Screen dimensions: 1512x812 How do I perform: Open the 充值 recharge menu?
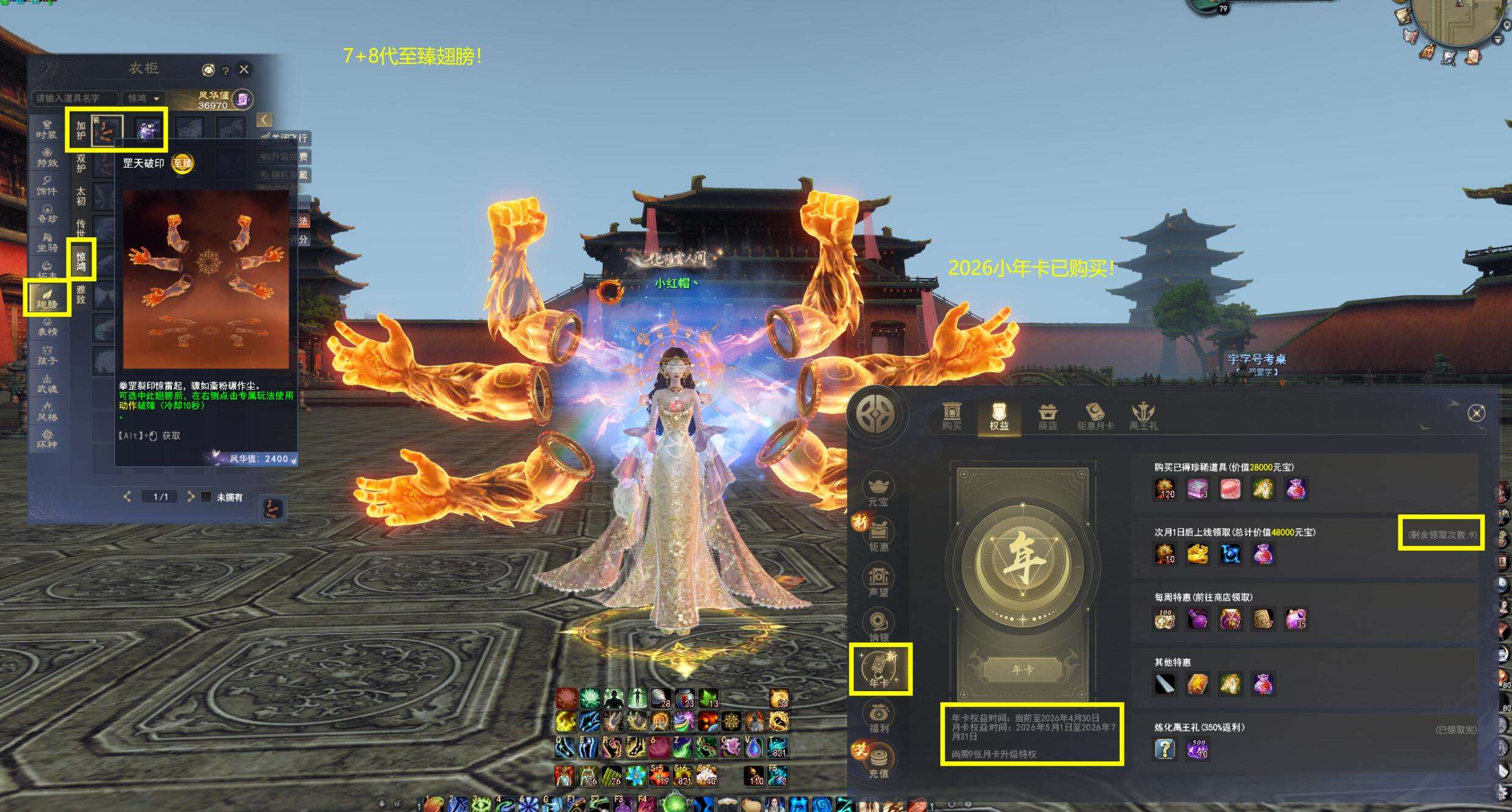click(879, 762)
